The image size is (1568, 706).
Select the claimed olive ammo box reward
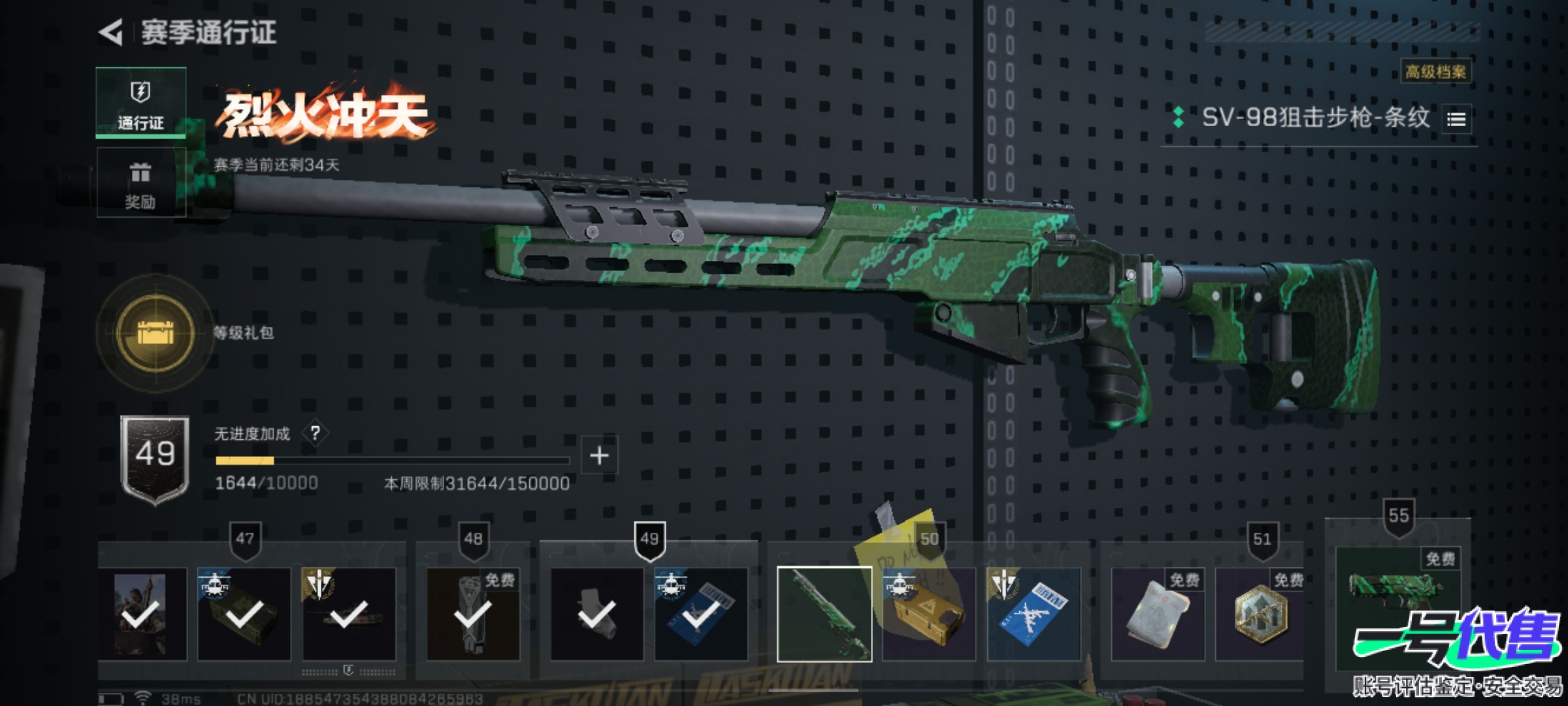244,614
